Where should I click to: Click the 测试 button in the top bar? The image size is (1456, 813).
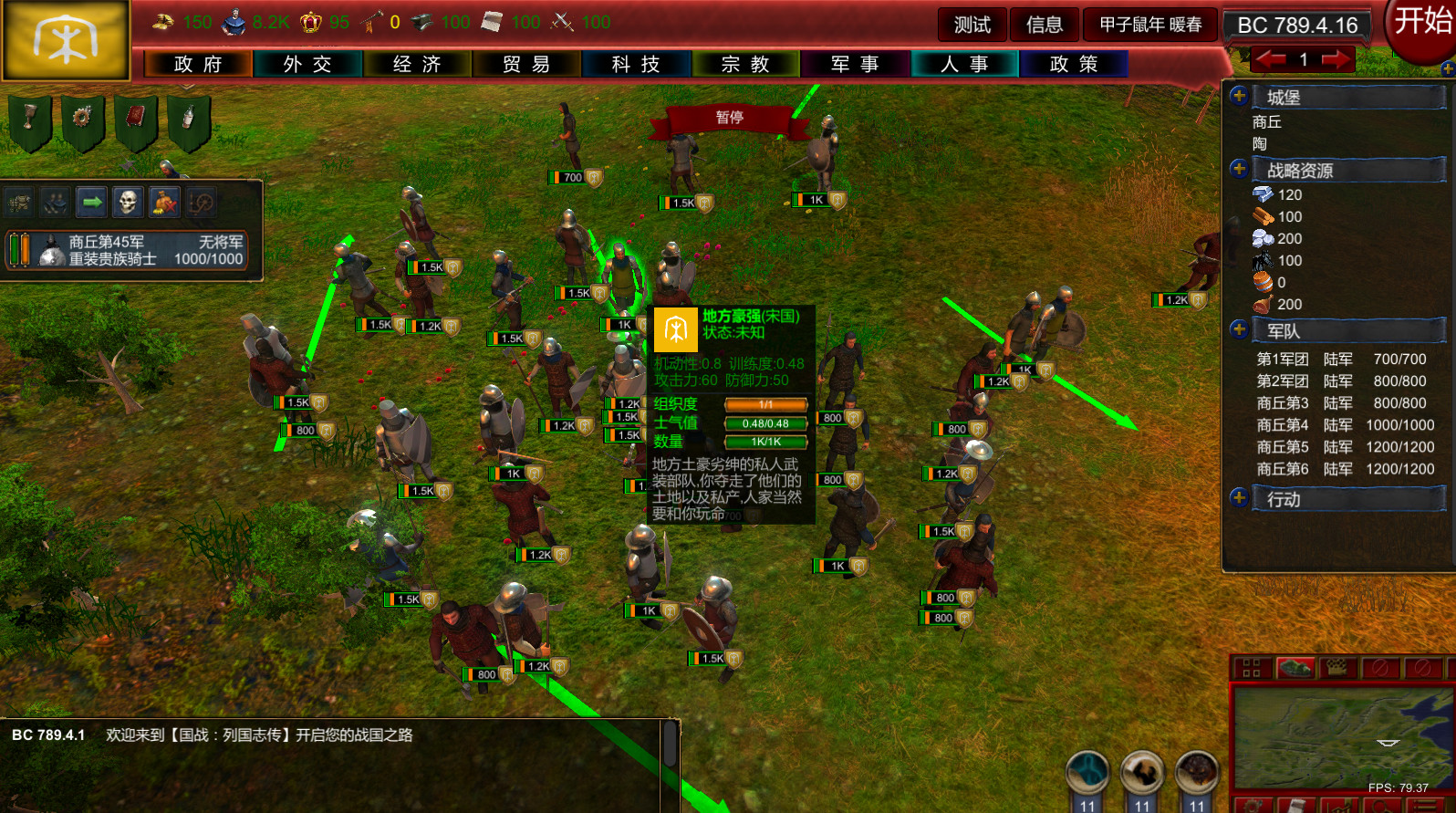click(971, 25)
